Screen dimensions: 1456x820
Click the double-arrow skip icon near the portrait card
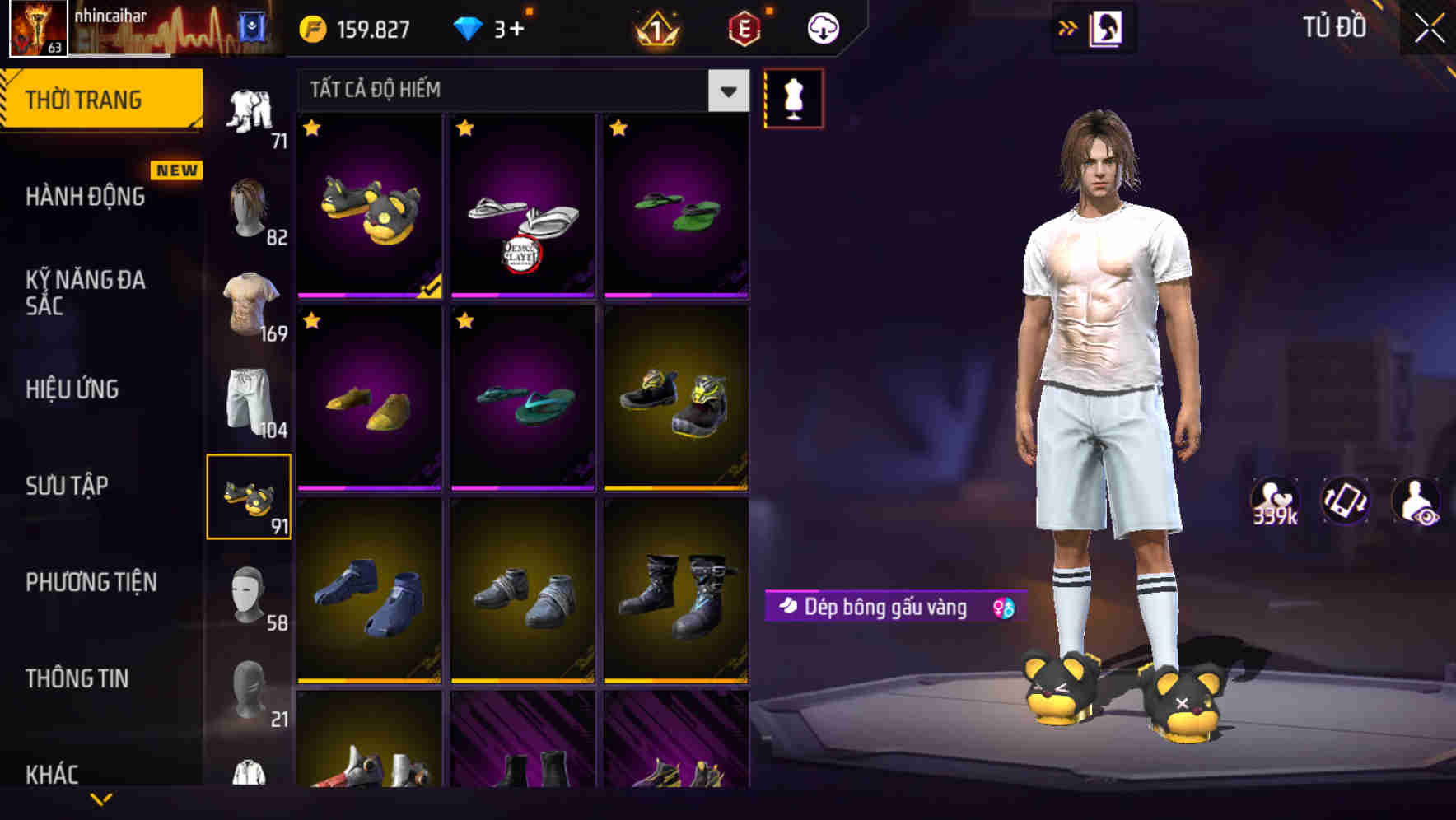1069,27
